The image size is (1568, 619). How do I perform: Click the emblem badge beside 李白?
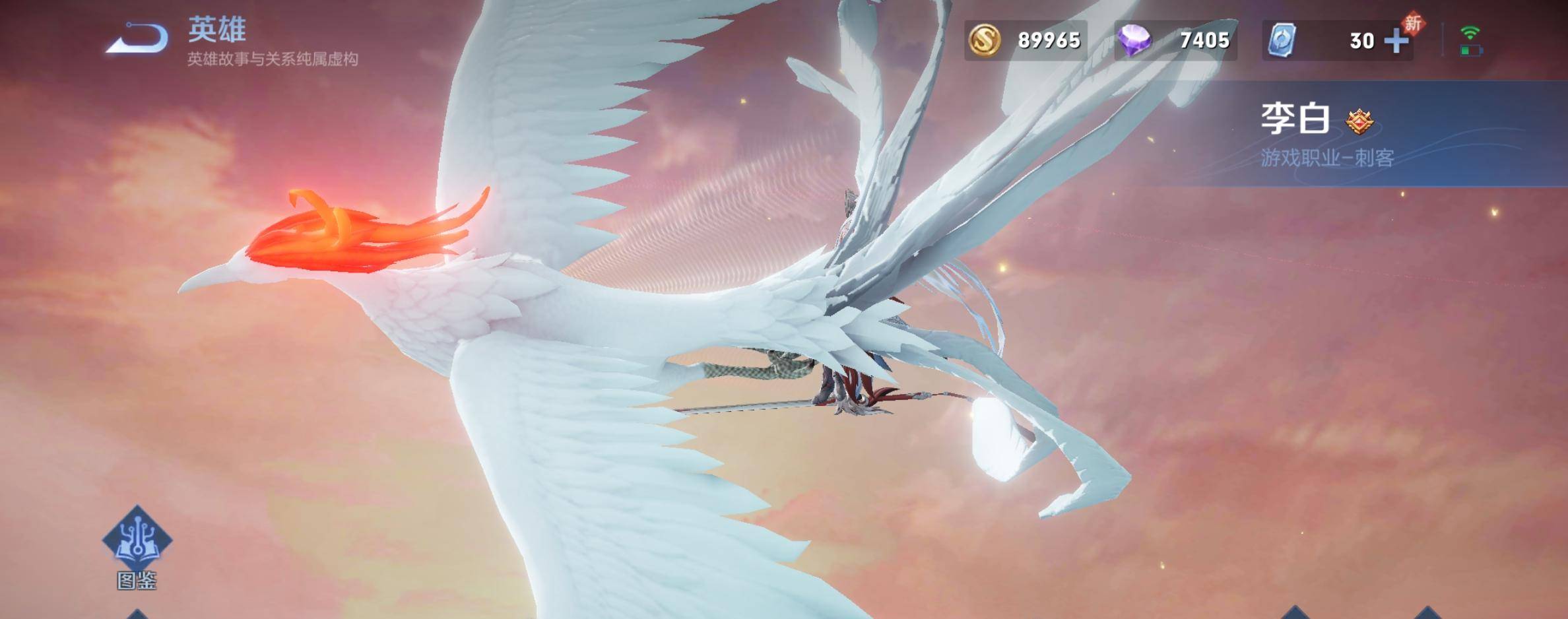[x=1359, y=121]
